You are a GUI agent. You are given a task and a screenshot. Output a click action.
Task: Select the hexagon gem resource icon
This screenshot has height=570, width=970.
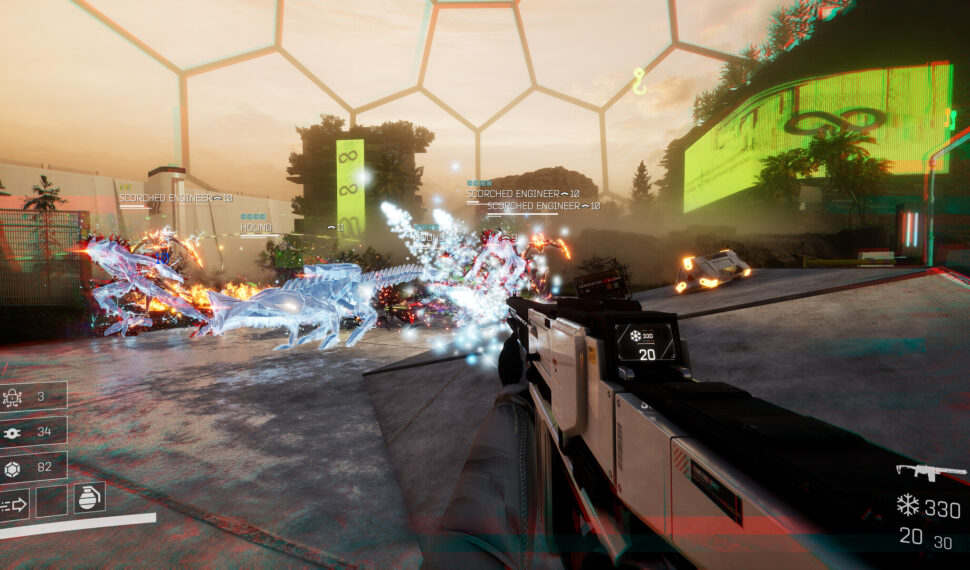pyautogui.click(x=13, y=466)
